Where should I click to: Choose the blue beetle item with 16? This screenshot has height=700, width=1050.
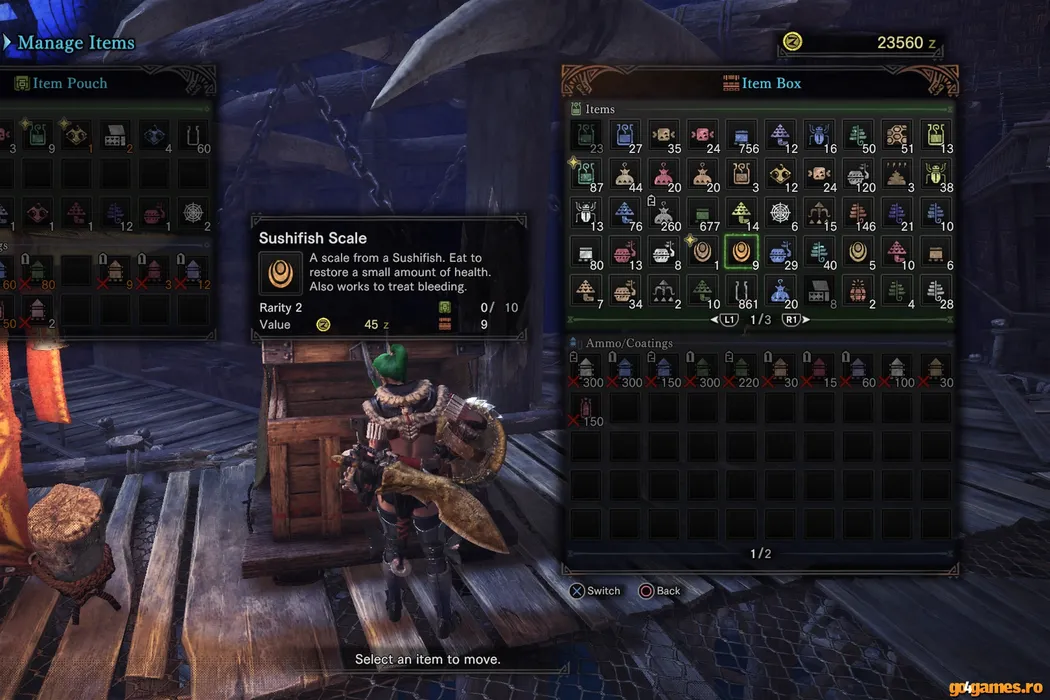820,136
